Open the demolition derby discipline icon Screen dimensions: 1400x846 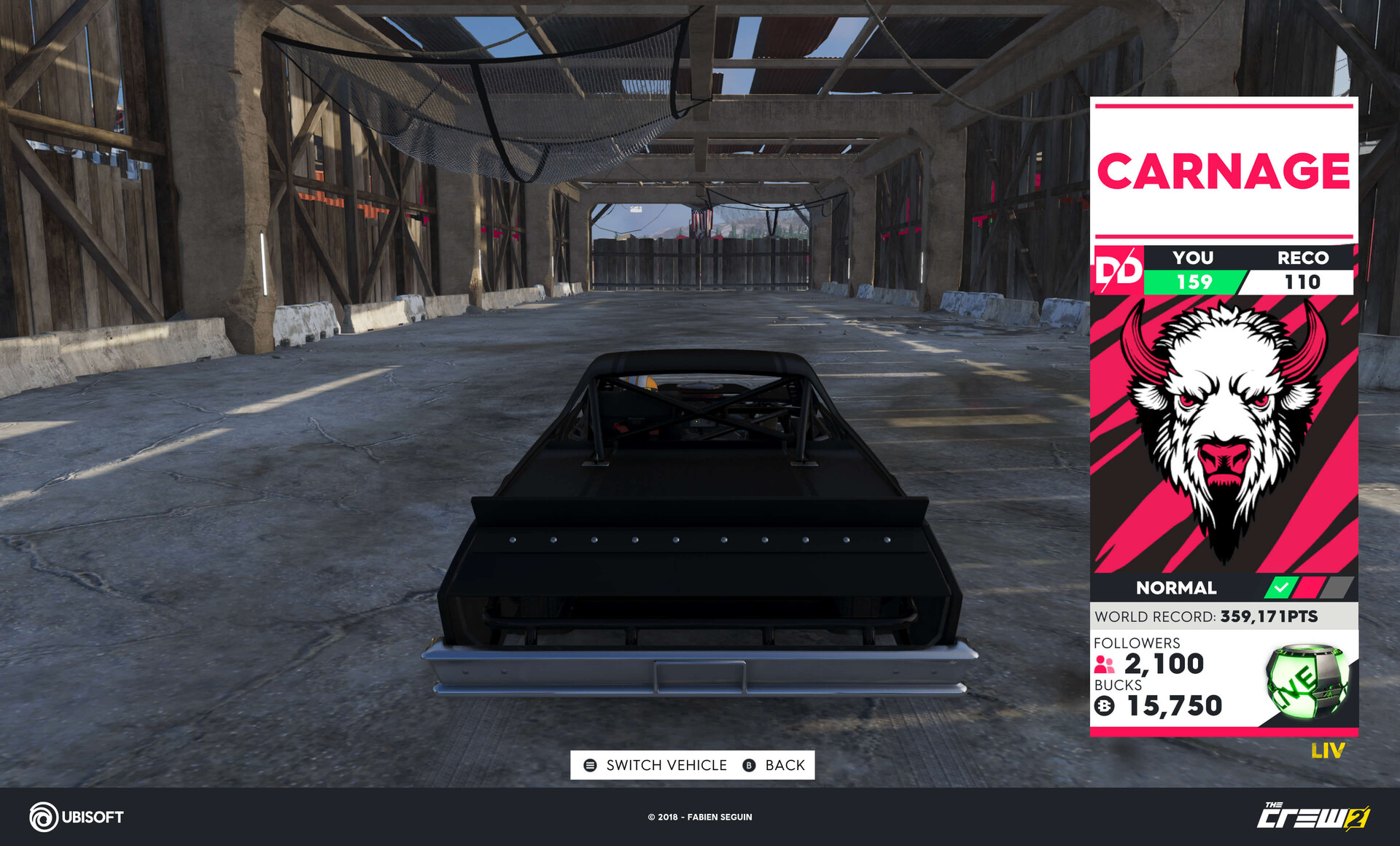[1118, 271]
